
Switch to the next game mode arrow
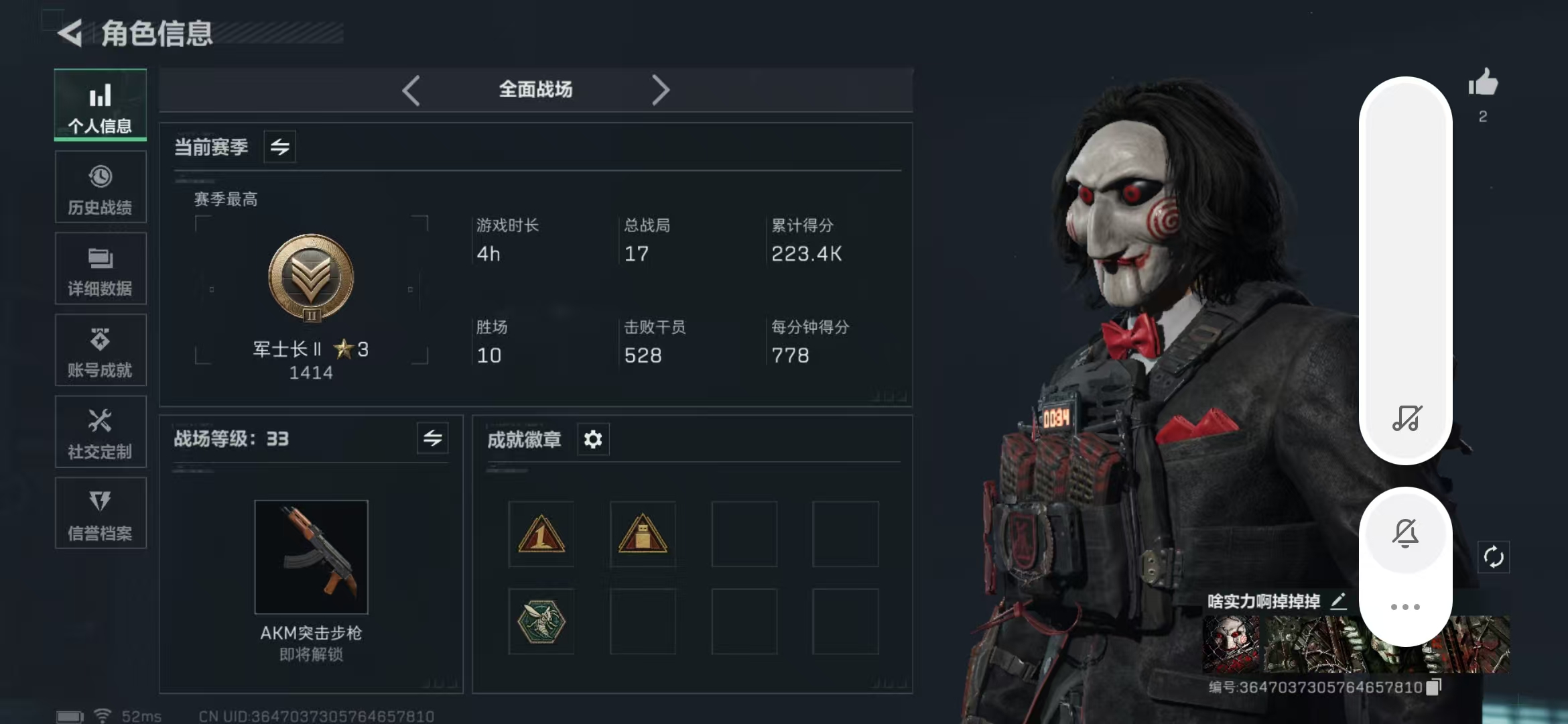coord(660,90)
